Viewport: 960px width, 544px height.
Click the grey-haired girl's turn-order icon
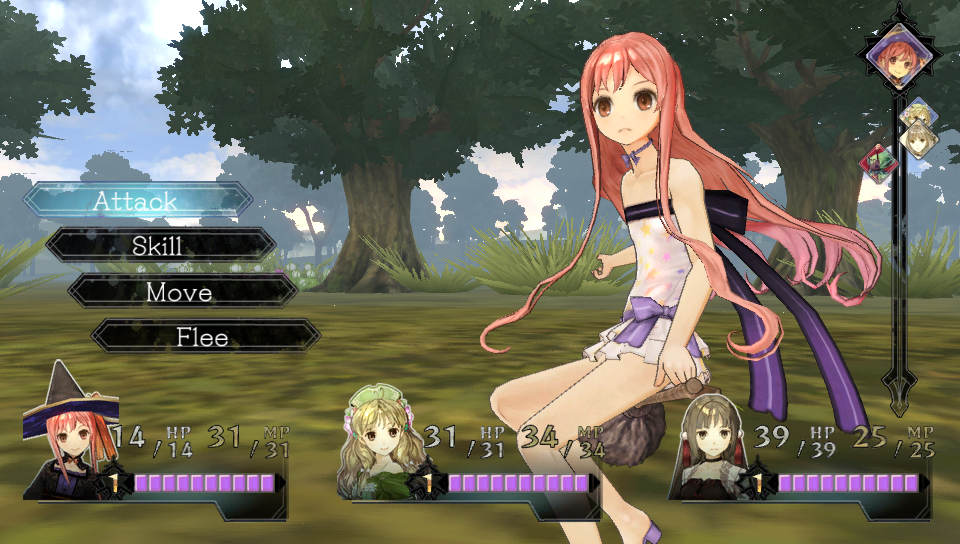[920, 138]
